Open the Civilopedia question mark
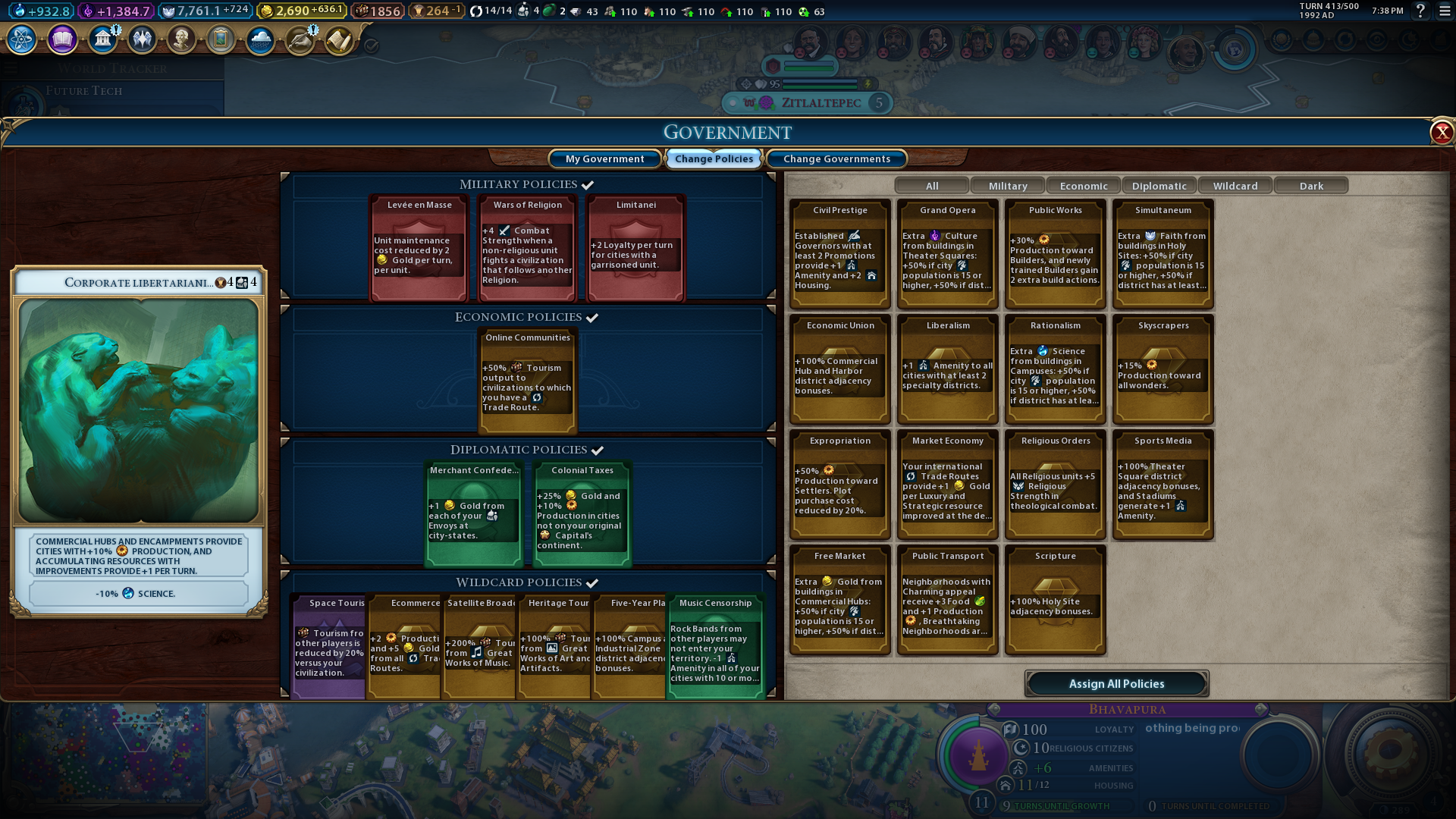Viewport: 1456px width, 819px height. [x=1420, y=11]
